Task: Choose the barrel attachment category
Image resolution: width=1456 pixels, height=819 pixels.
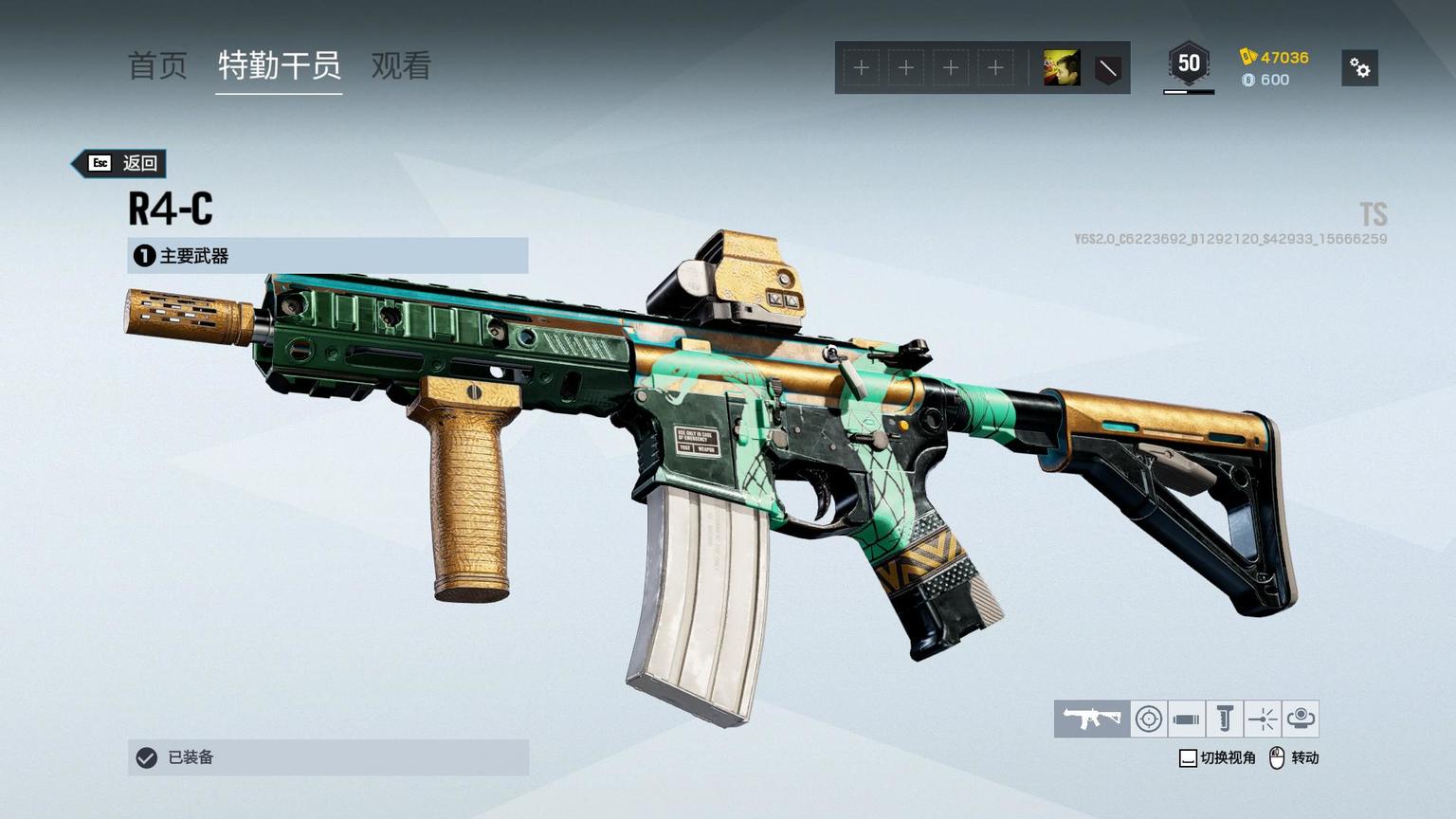Action: pyautogui.click(x=1186, y=719)
